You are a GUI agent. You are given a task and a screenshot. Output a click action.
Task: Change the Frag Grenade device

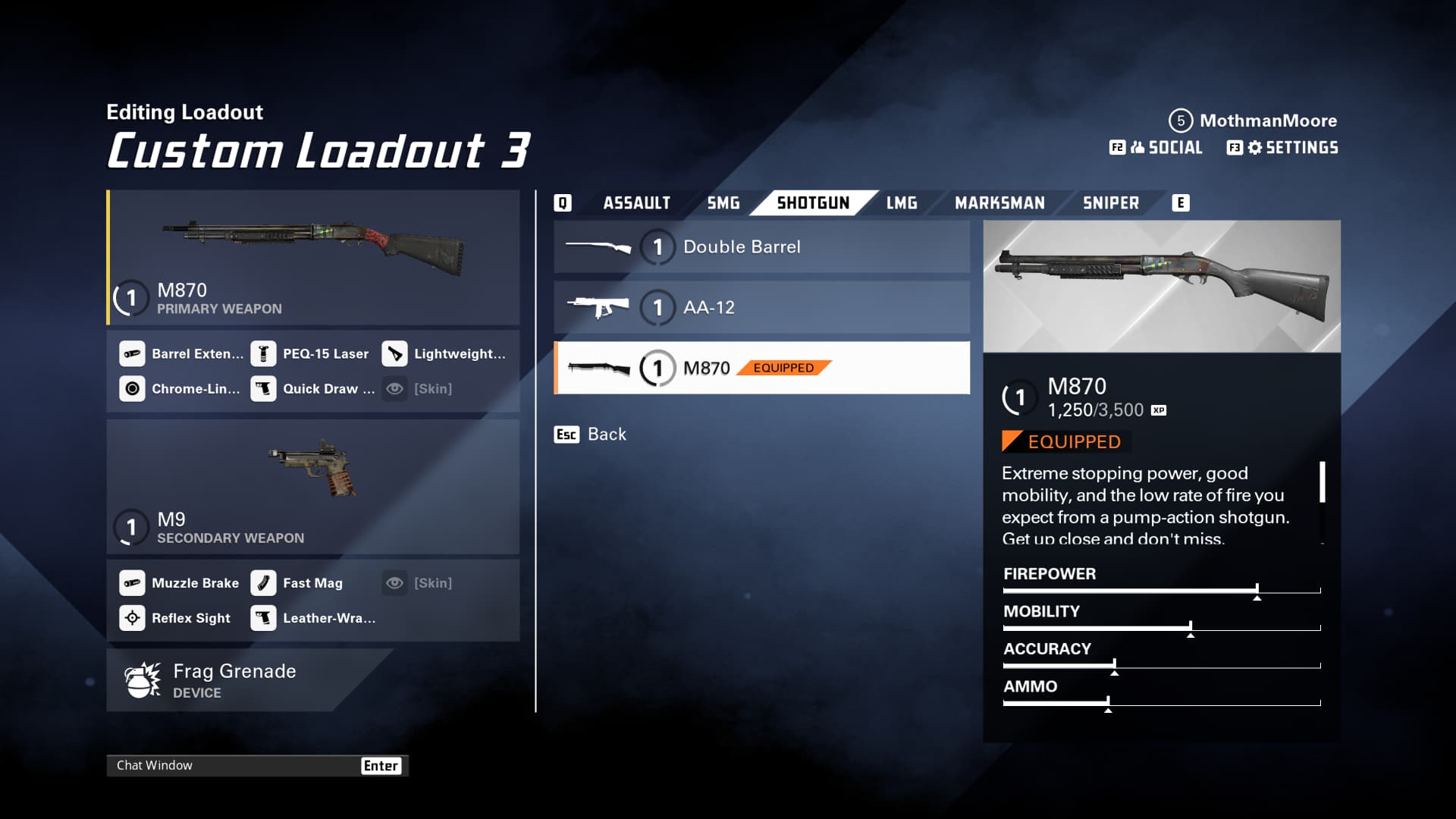pos(235,680)
